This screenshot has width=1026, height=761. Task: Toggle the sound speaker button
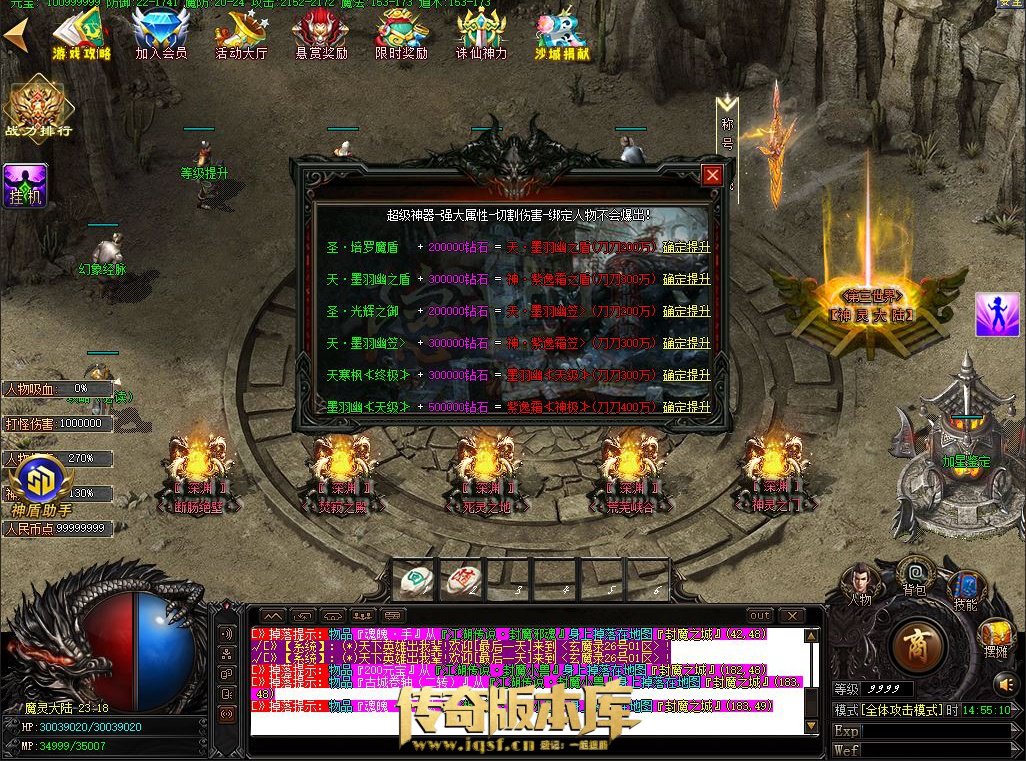1005,684
